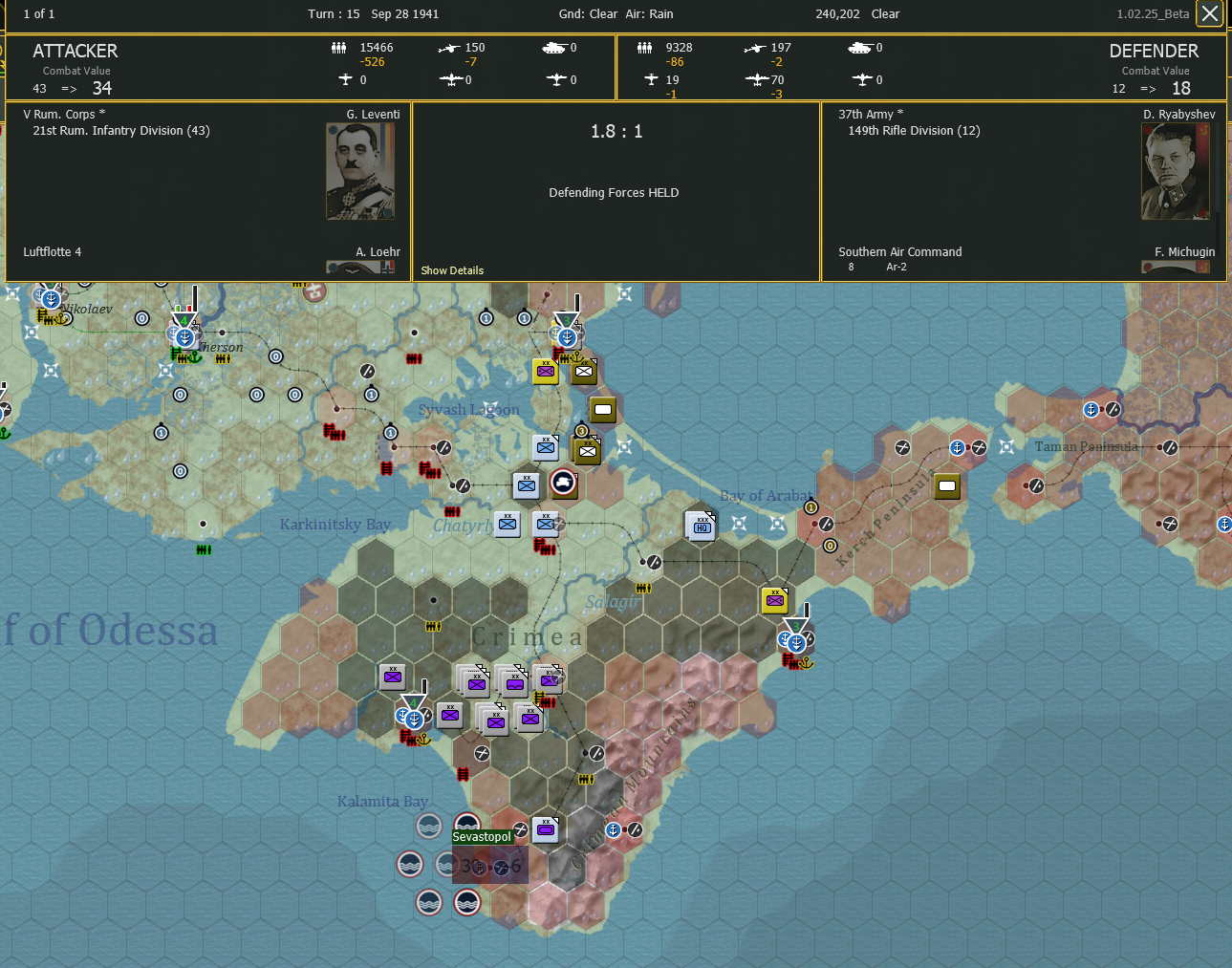Click the fortification icon south of Chatyrlyk
Viewport: 1232px width, 968px height.
pyautogui.click(x=547, y=549)
